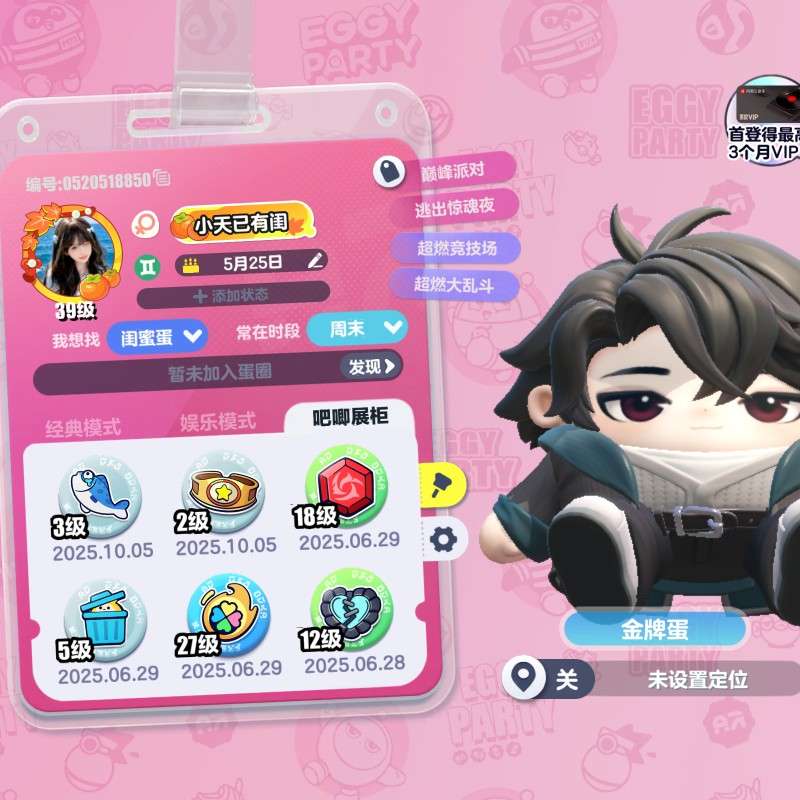Select the level 27 clover badge
The height and width of the screenshot is (800, 800).
tap(227, 618)
